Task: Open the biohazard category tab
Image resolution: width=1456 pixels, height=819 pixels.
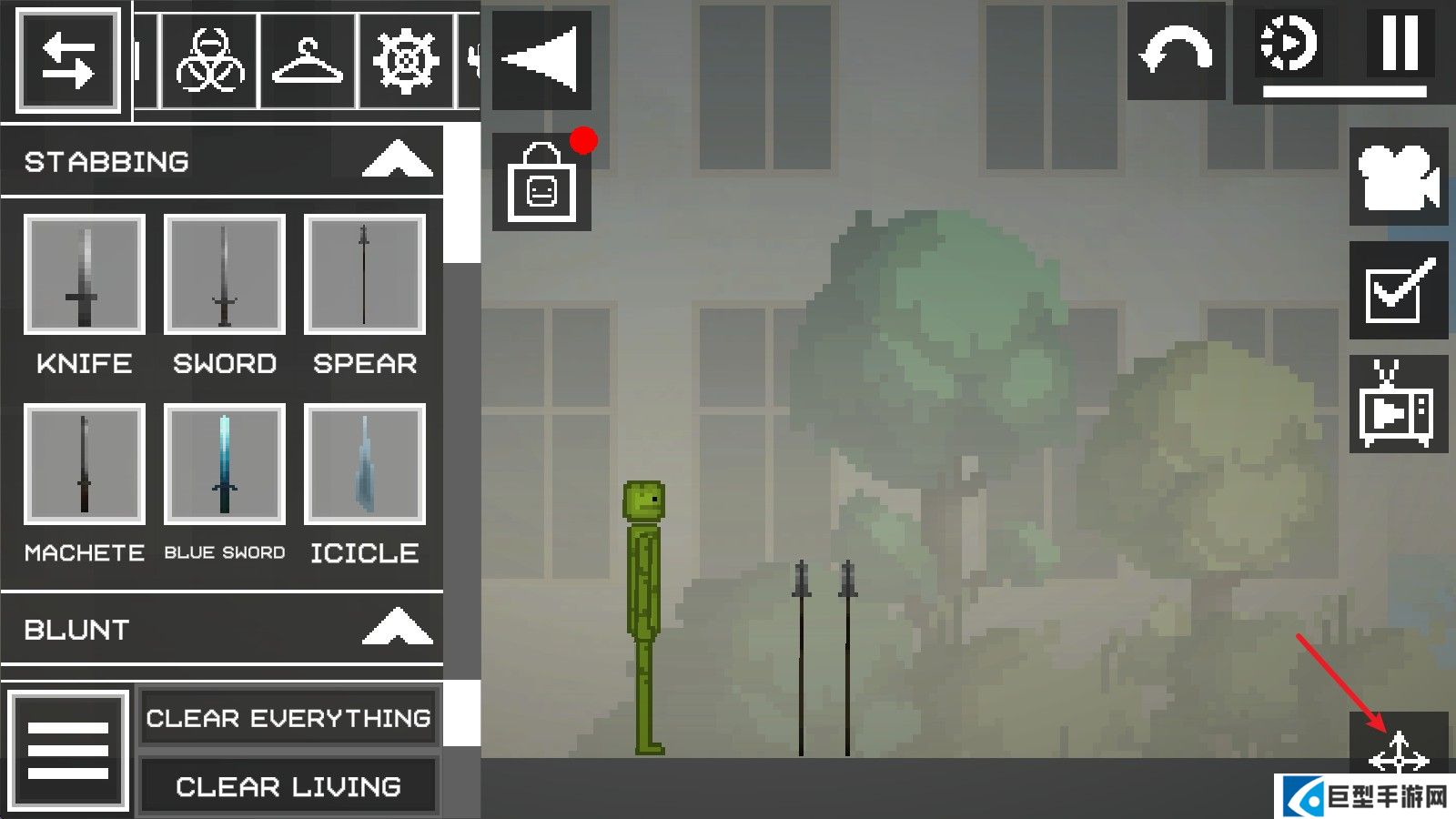Action: (210, 61)
